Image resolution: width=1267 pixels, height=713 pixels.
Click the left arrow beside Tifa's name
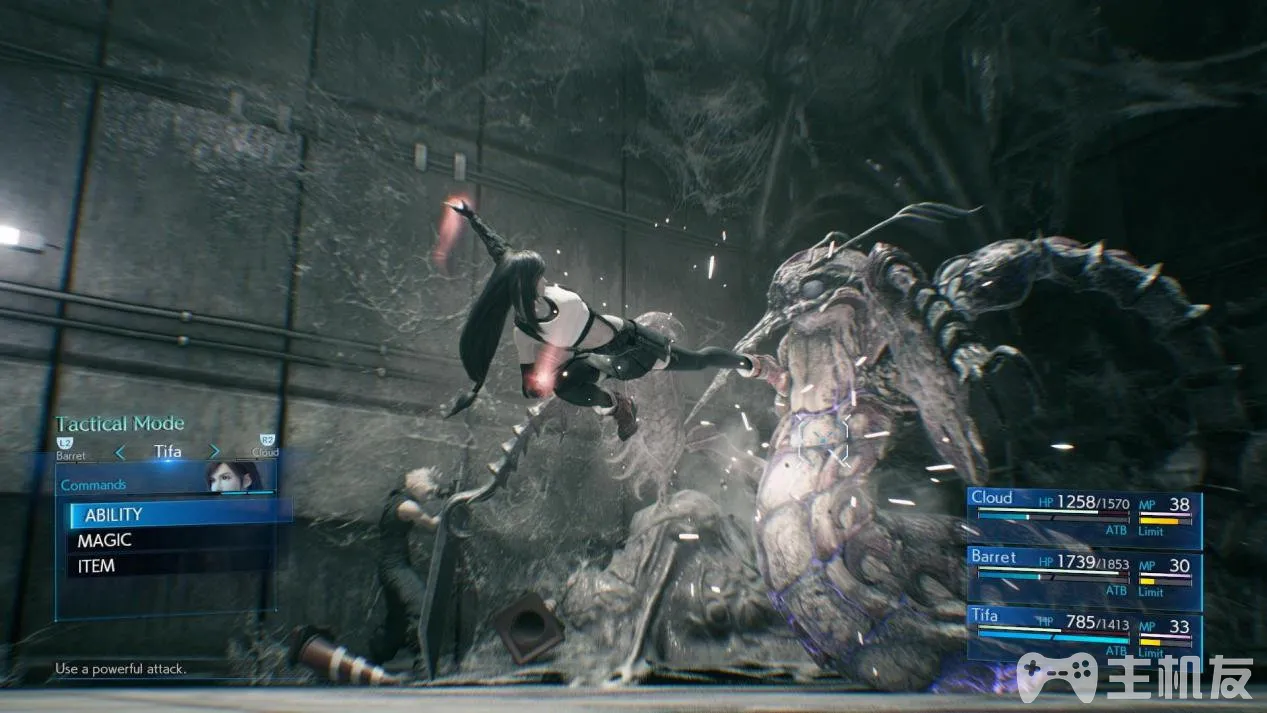tap(120, 452)
